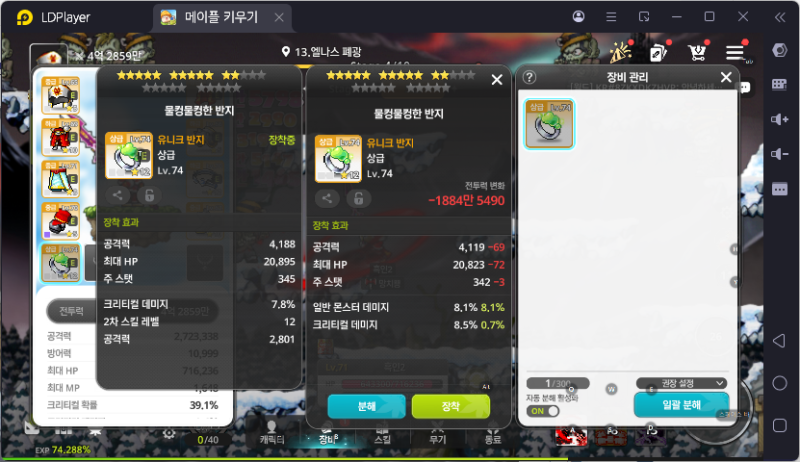Viewport: 800px width, 462px height.
Task: Switch to the 캐릭터 character tab
Action: pos(272,437)
